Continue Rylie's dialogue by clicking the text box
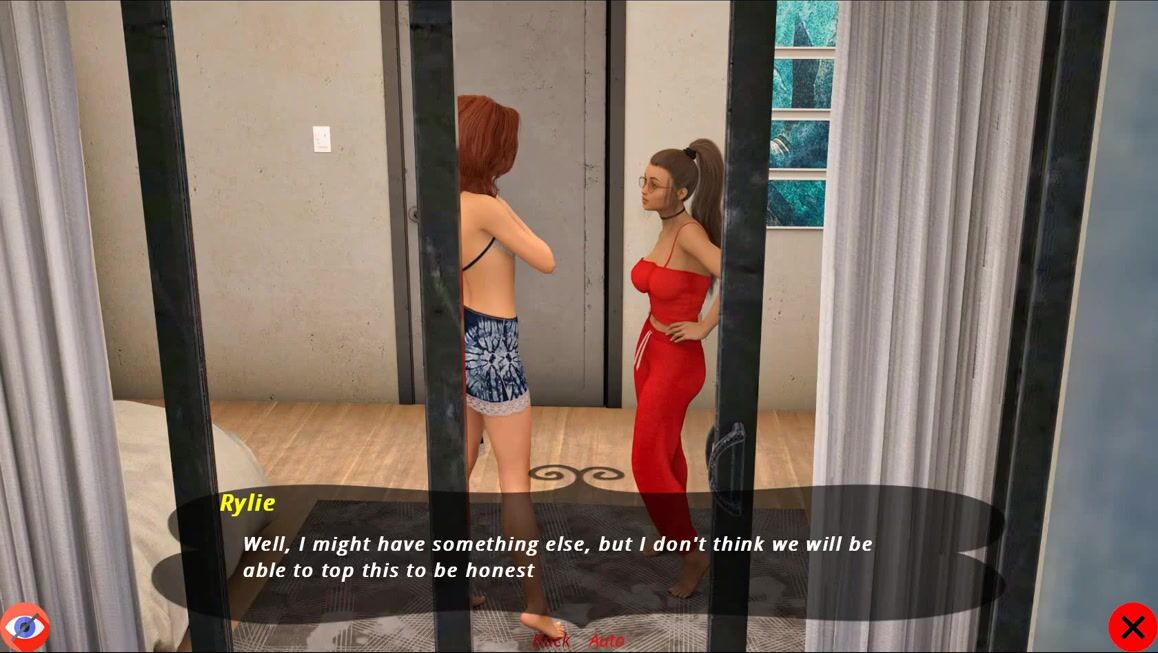Image resolution: width=1158 pixels, height=653 pixels. click(x=580, y=558)
